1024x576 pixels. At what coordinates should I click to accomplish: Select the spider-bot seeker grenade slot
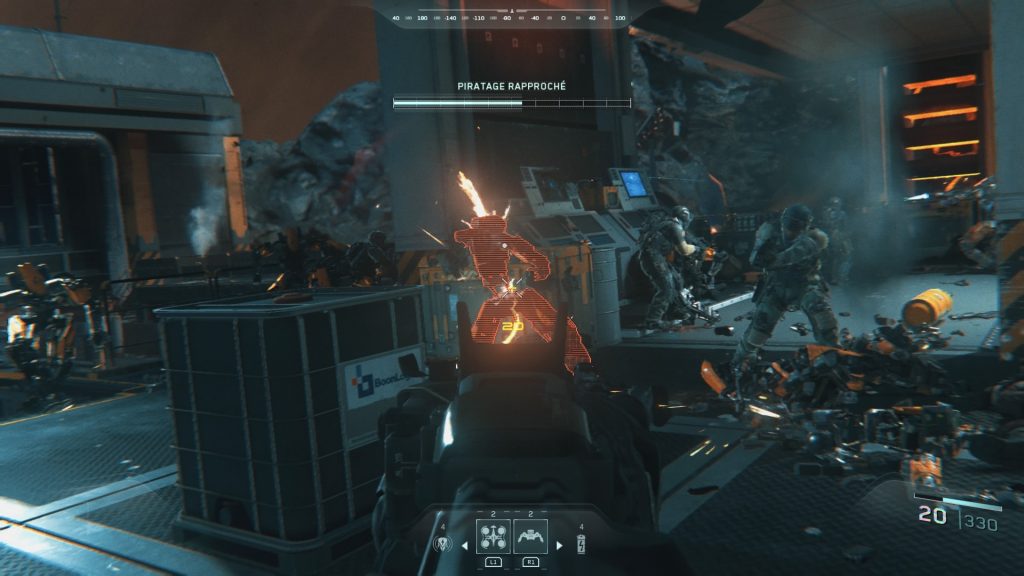(x=530, y=539)
